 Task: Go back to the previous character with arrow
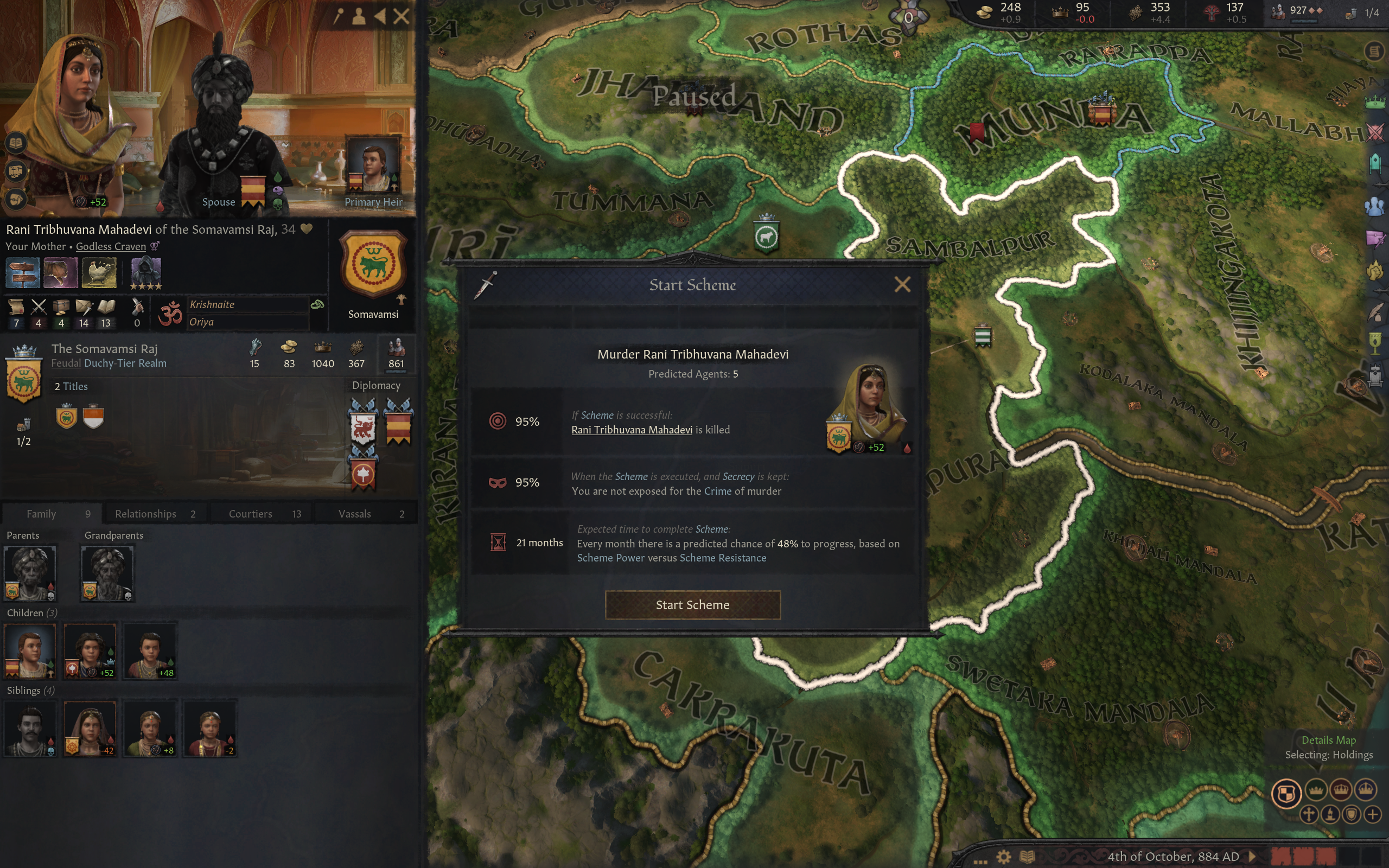(x=380, y=16)
